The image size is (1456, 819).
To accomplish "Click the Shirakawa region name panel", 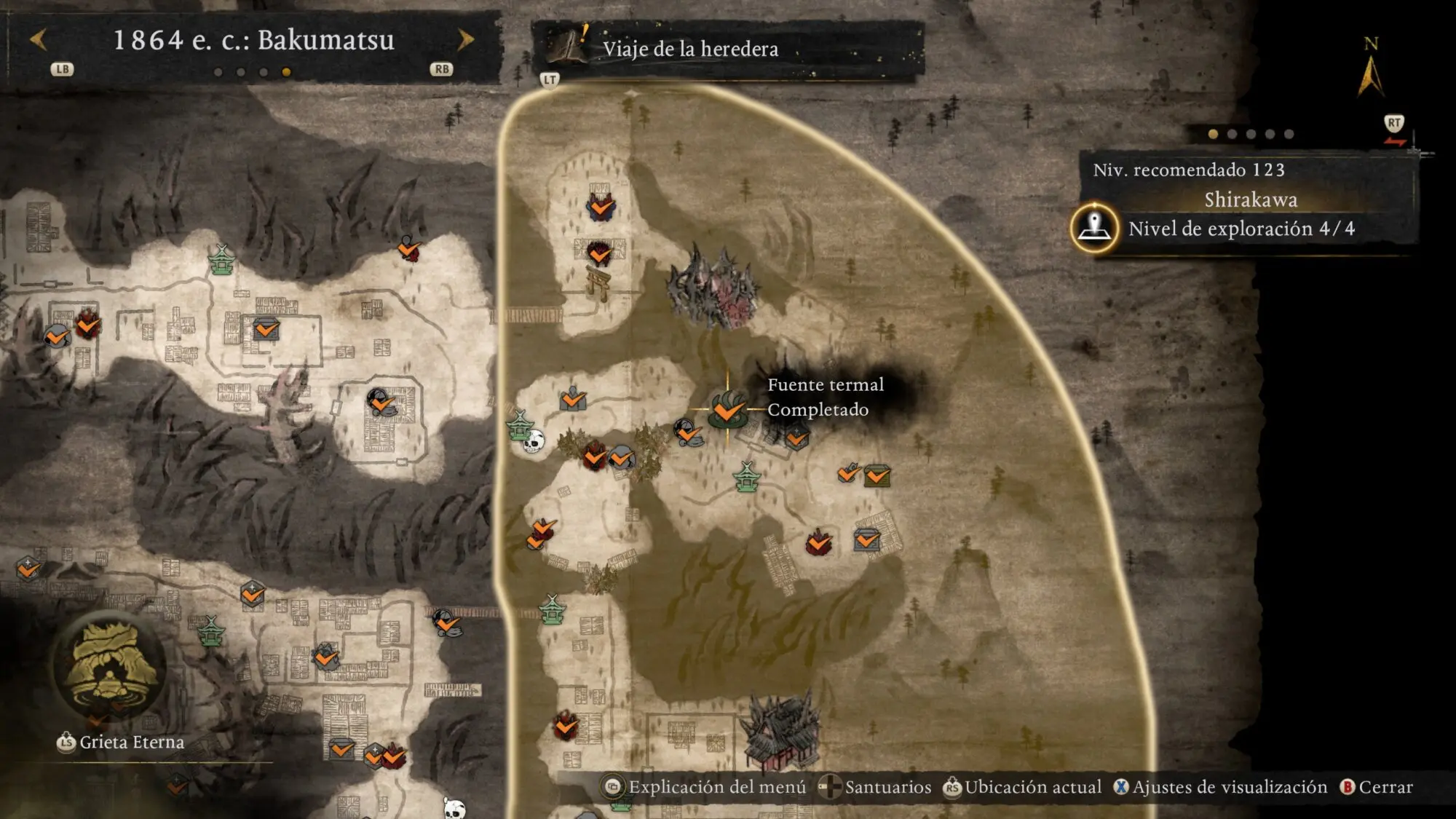I will 1250,199.
